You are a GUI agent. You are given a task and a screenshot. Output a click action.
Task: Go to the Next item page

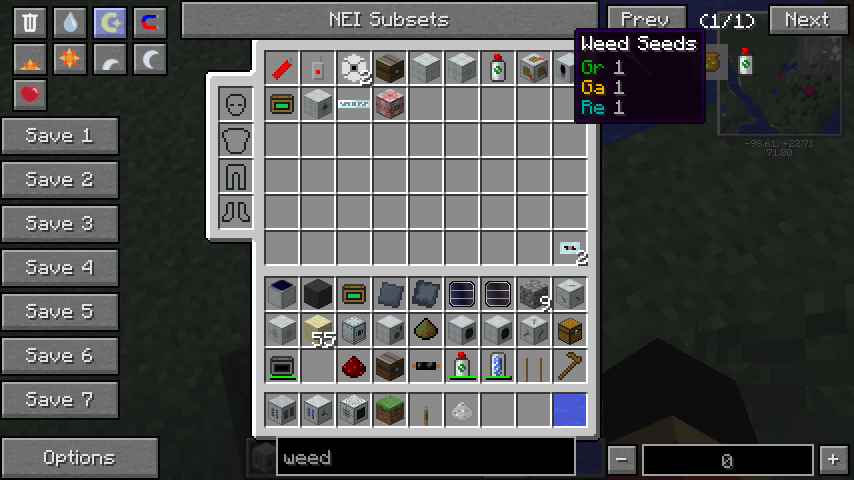tap(806, 19)
